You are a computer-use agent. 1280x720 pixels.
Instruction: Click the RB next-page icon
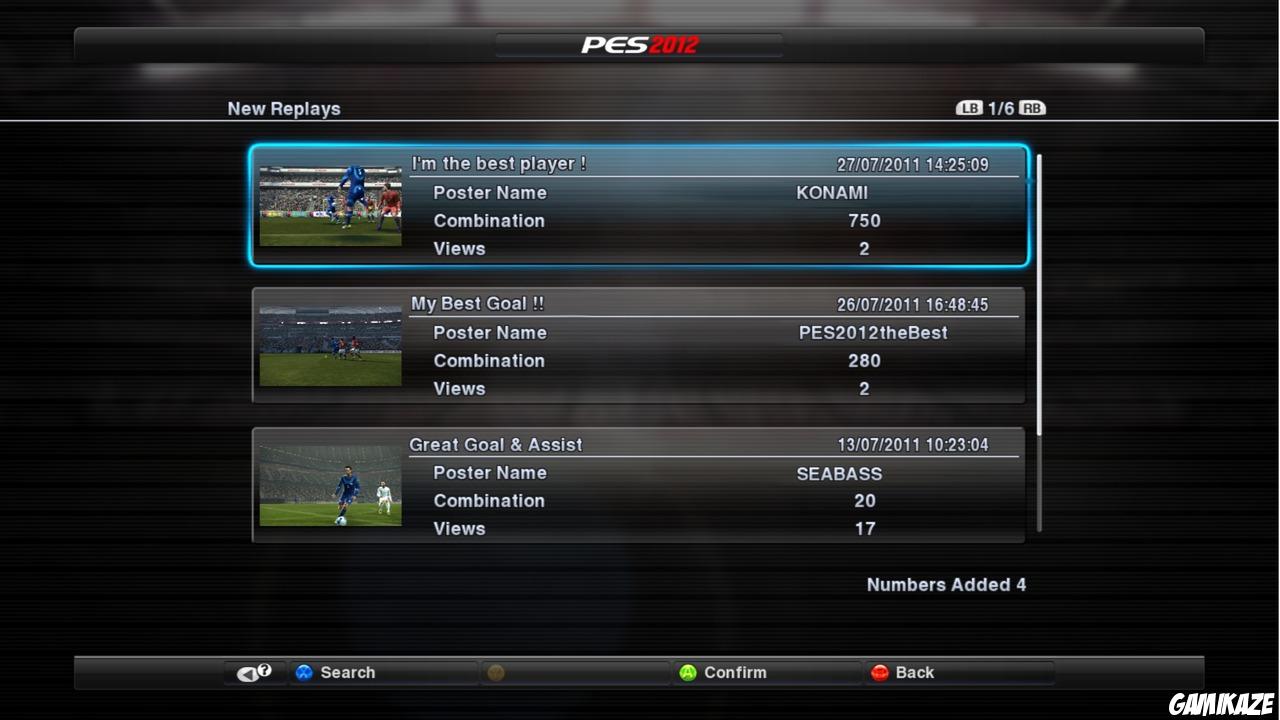point(1032,107)
